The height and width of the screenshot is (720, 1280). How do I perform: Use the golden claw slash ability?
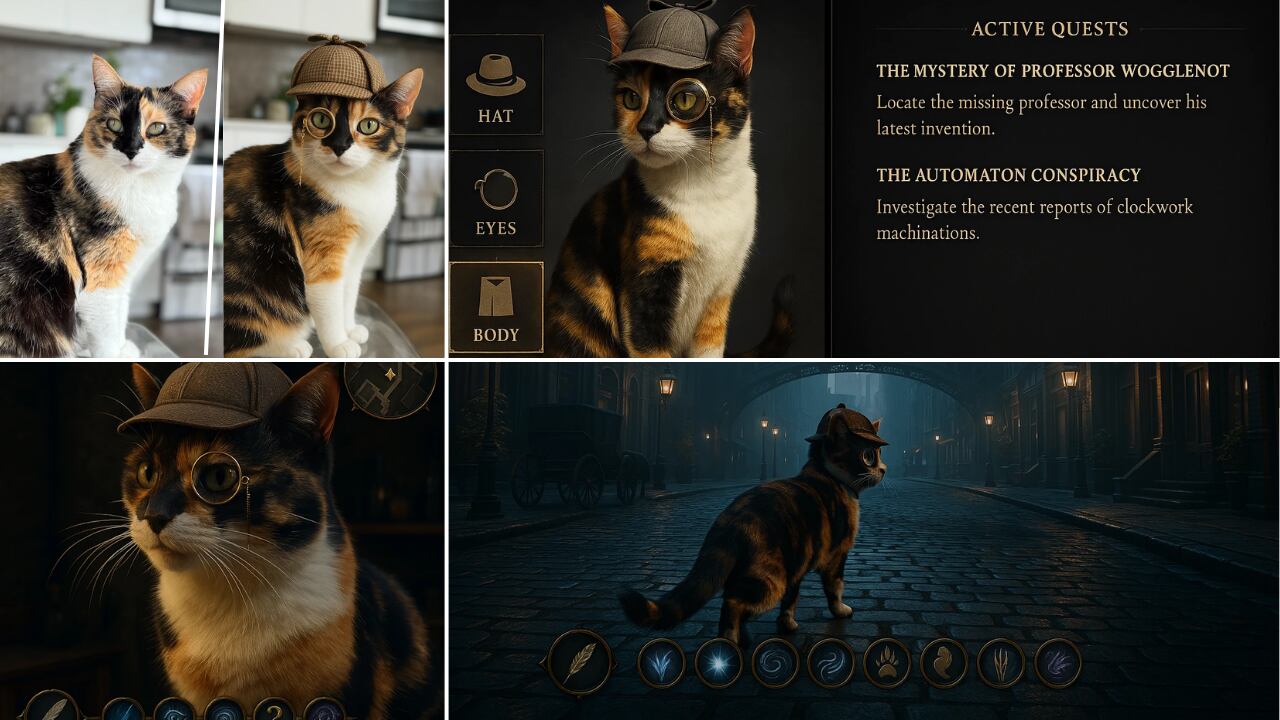click(x=1001, y=663)
